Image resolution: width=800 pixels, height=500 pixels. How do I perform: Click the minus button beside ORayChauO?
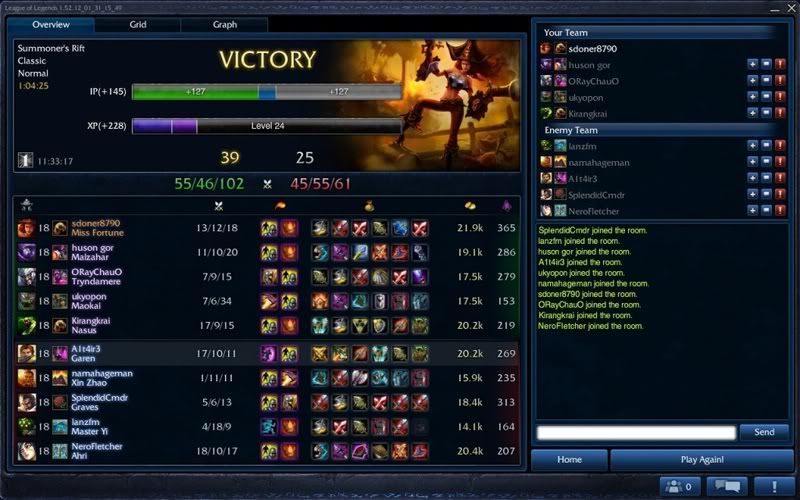[x=766, y=81]
